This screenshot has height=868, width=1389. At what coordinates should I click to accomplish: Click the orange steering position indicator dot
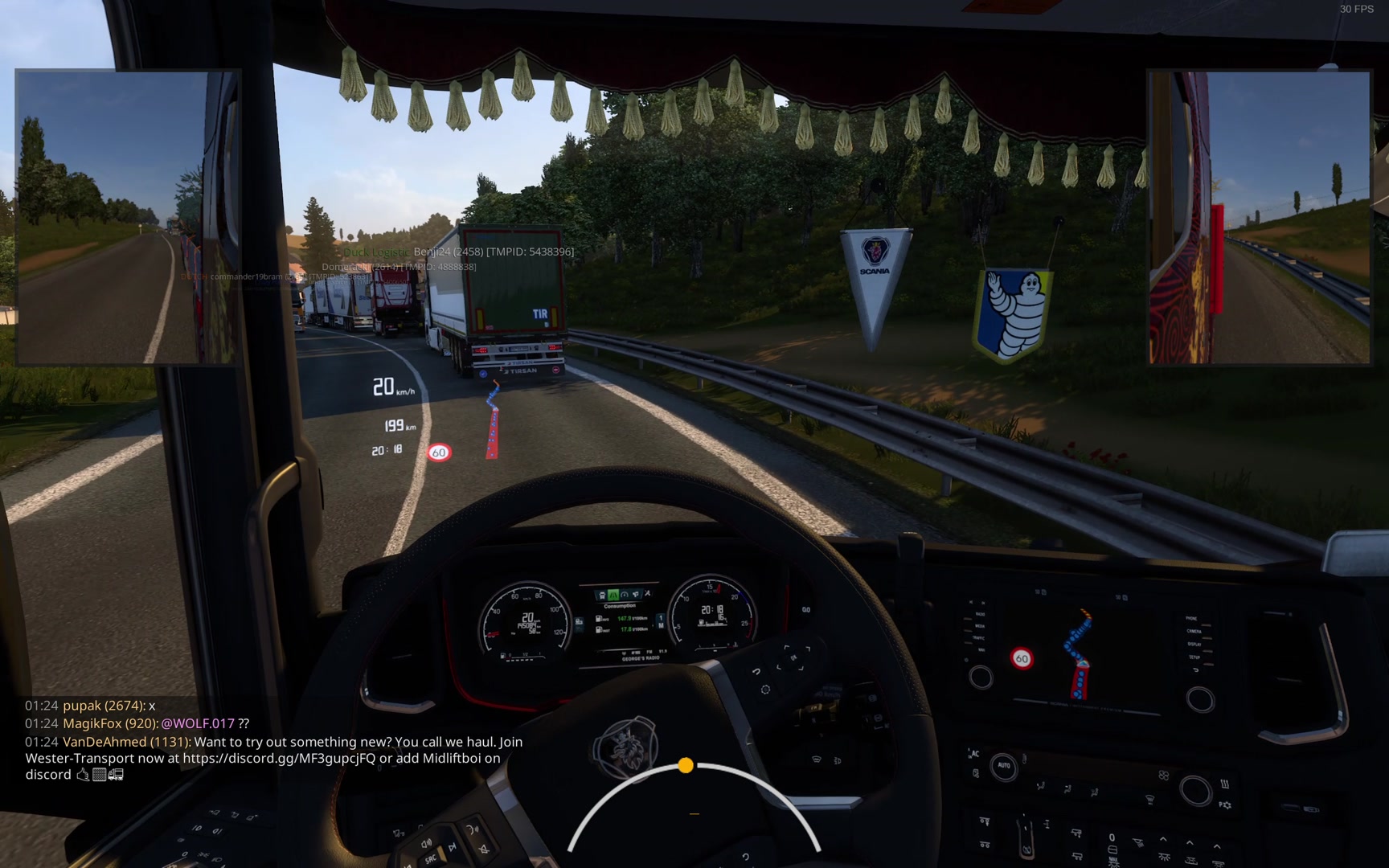[686, 765]
